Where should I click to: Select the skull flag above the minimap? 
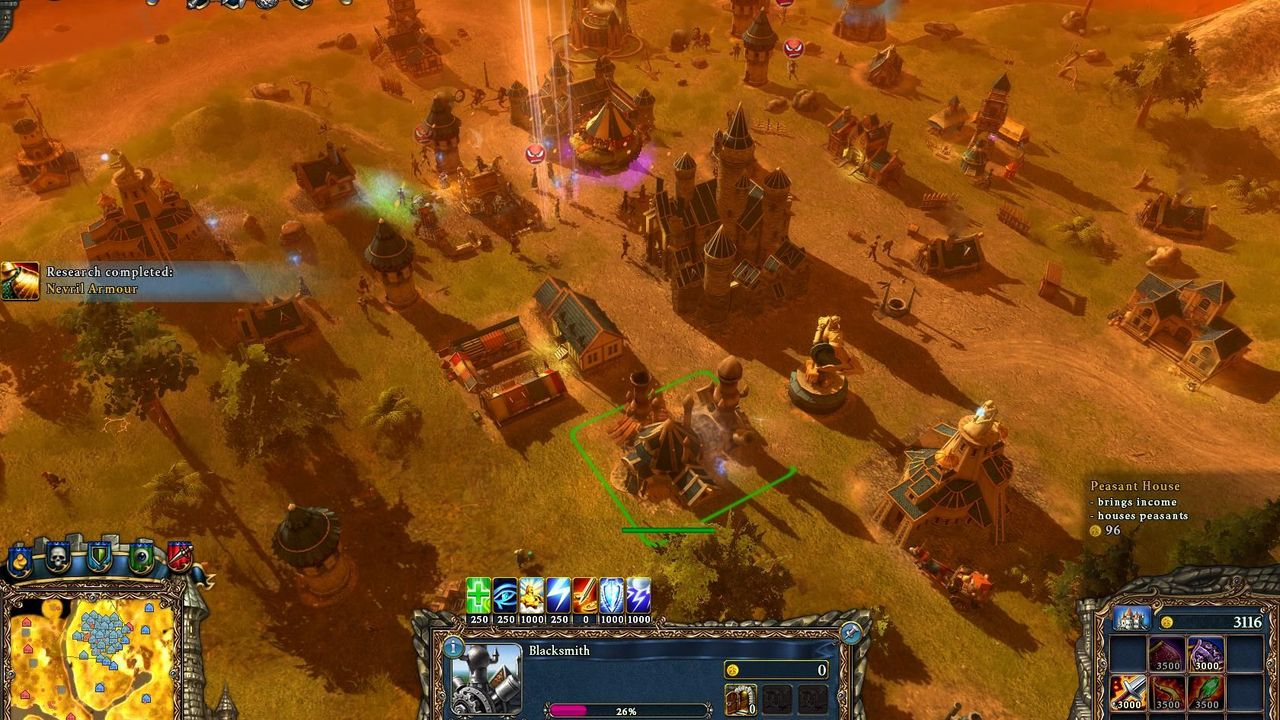coord(57,557)
